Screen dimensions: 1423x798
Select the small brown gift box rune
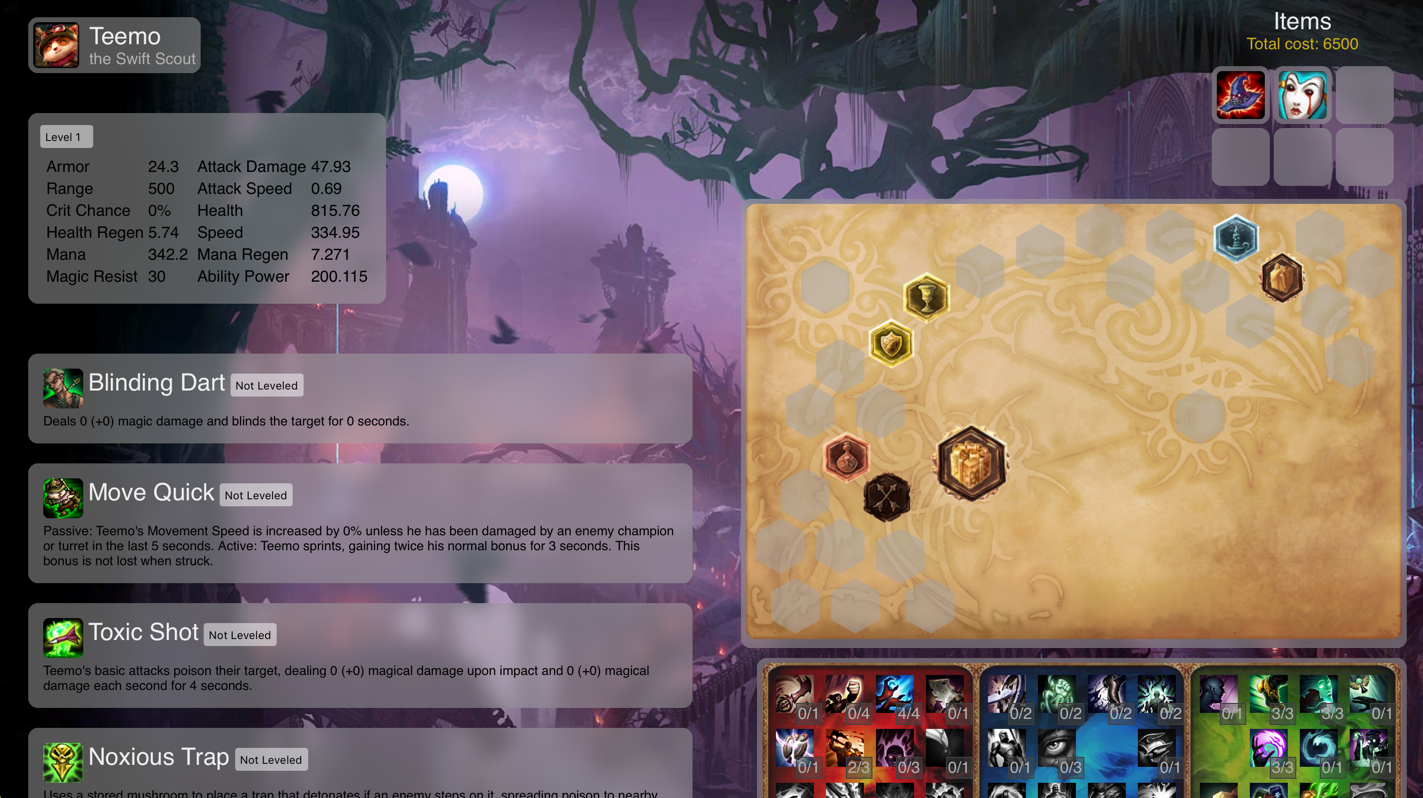point(1281,278)
